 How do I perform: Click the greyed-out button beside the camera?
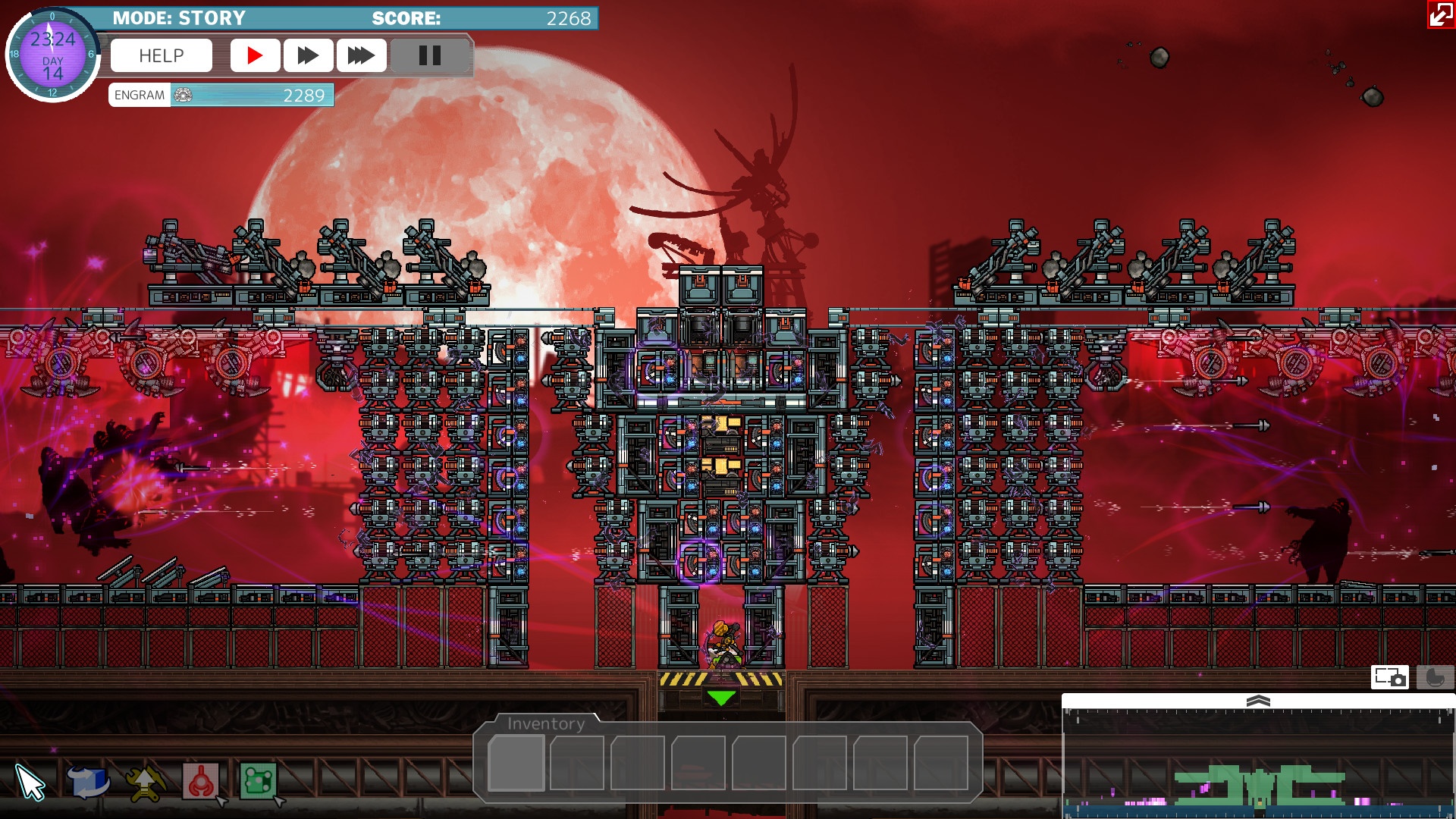click(x=1434, y=677)
